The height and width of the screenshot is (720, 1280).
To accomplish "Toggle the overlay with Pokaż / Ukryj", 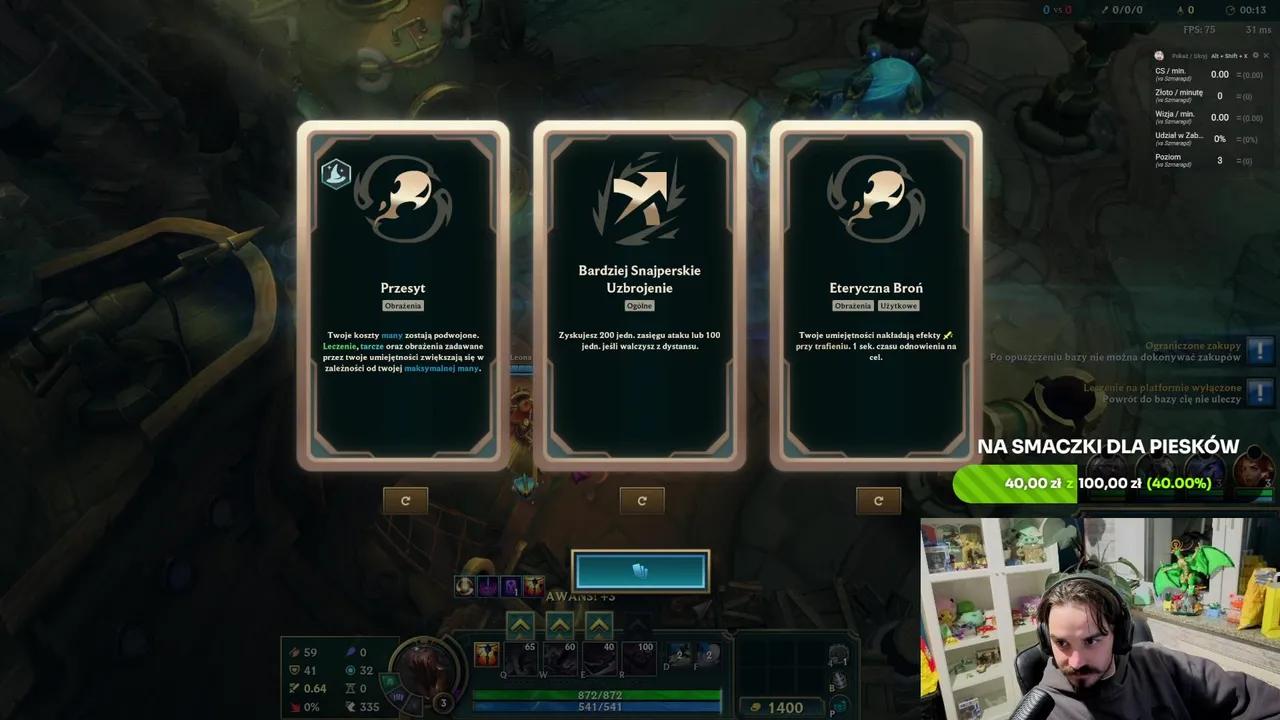I will (x=1185, y=56).
